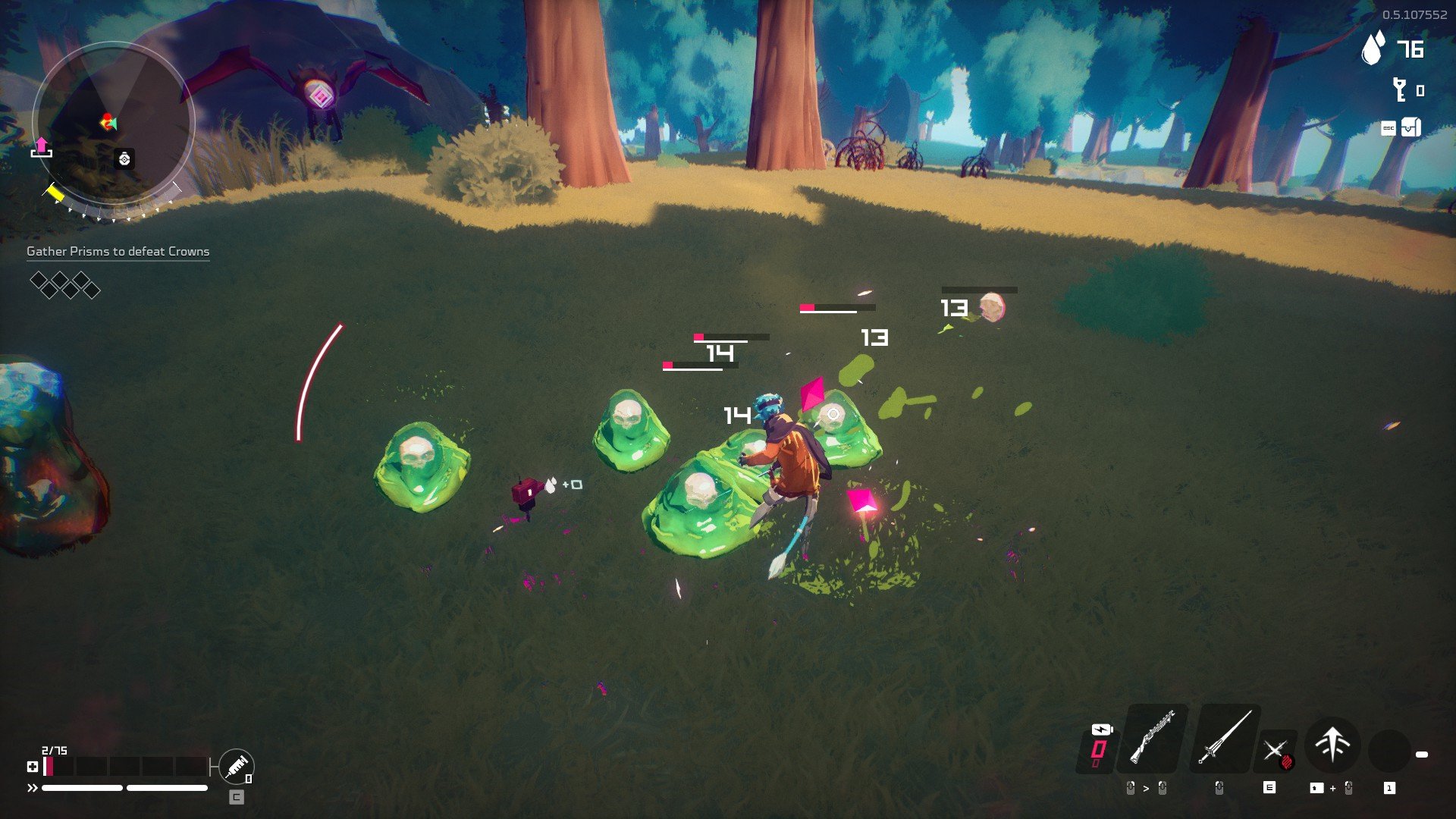The height and width of the screenshot is (819, 1456).
Task: Open the Gather Prisms objective tracker
Action: [x=118, y=252]
